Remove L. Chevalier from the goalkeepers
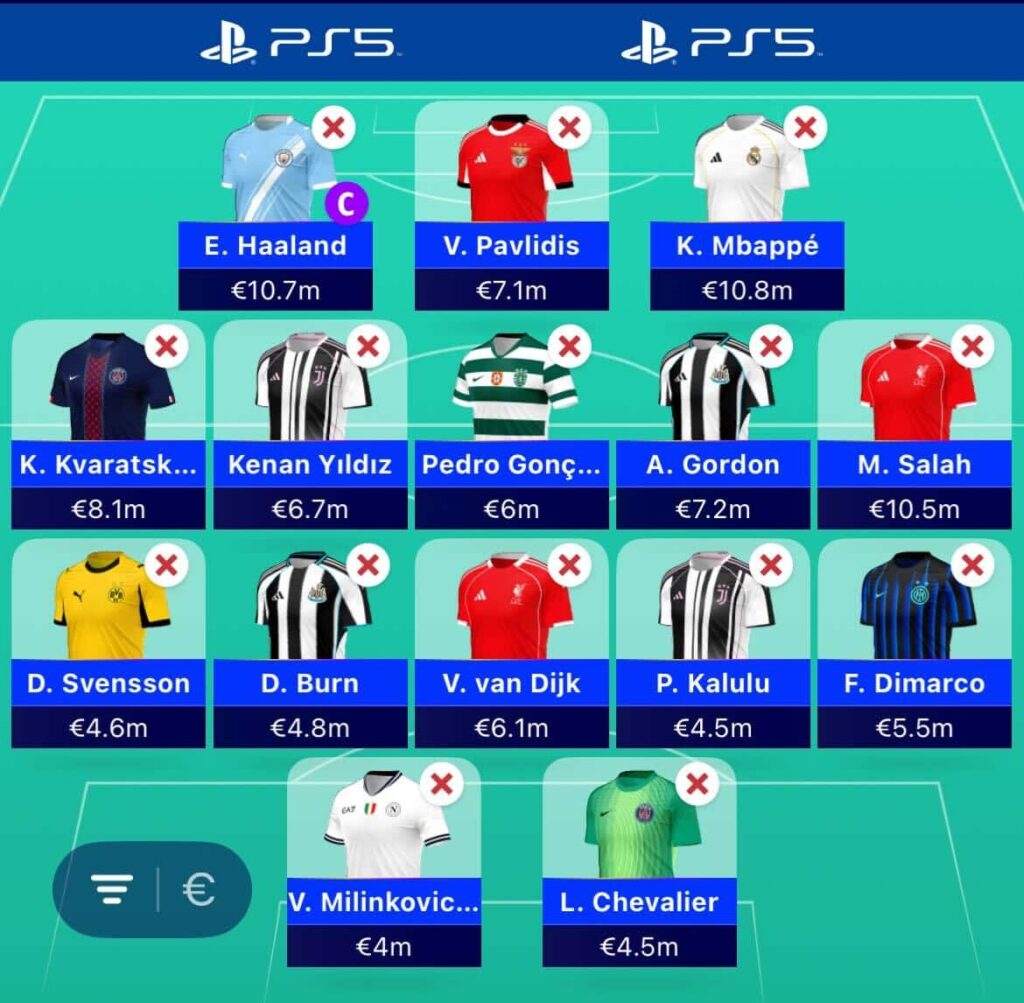This screenshot has height=1003, width=1024. pos(698,785)
